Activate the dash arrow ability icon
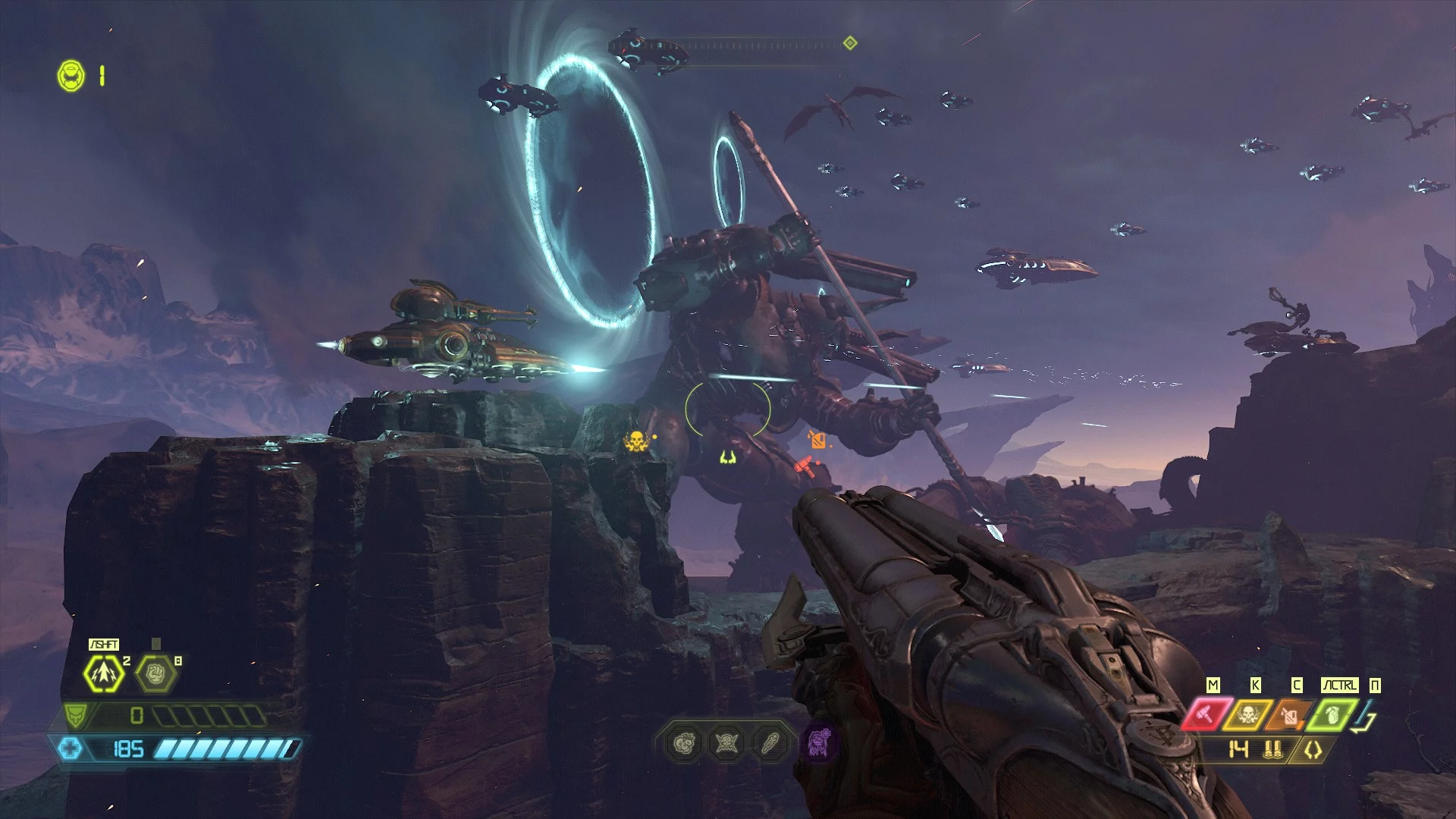 click(x=103, y=673)
